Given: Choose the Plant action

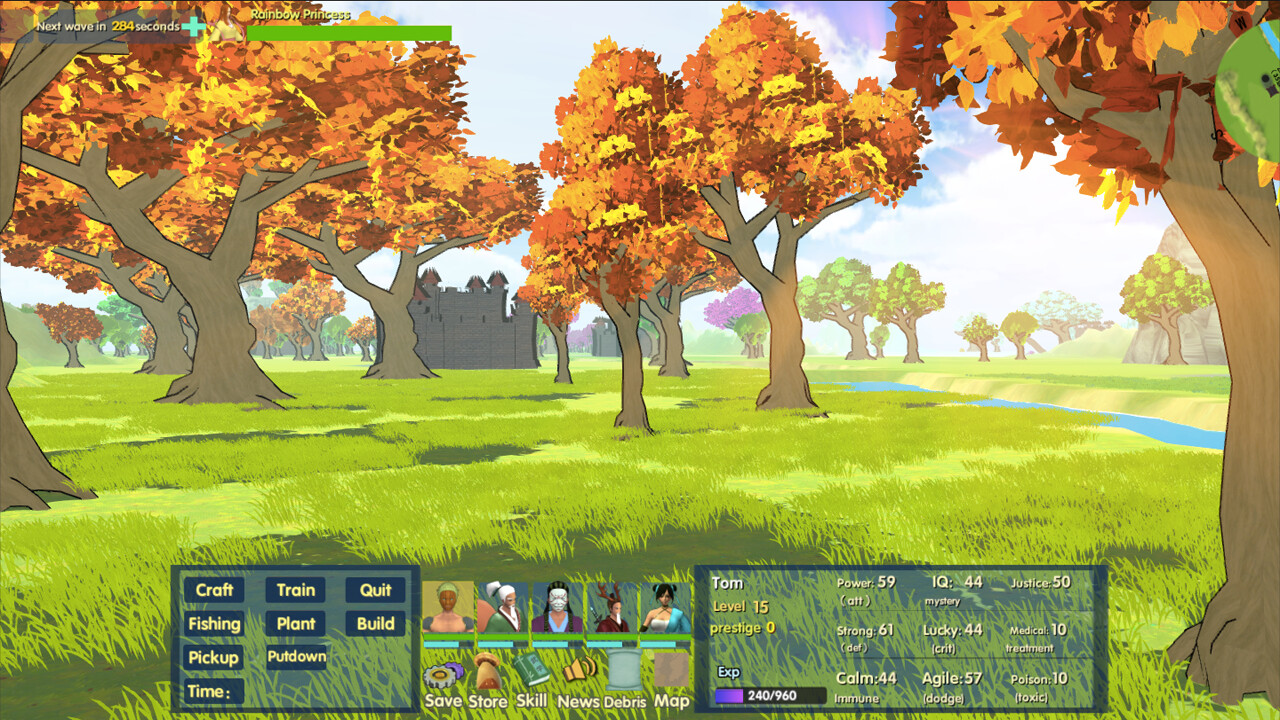Looking at the screenshot, I should [295, 623].
